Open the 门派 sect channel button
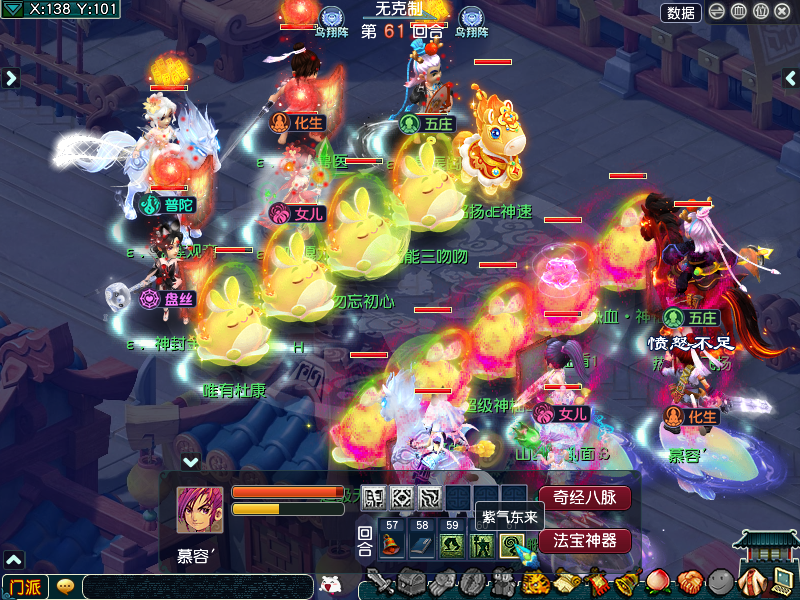 (25, 586)
